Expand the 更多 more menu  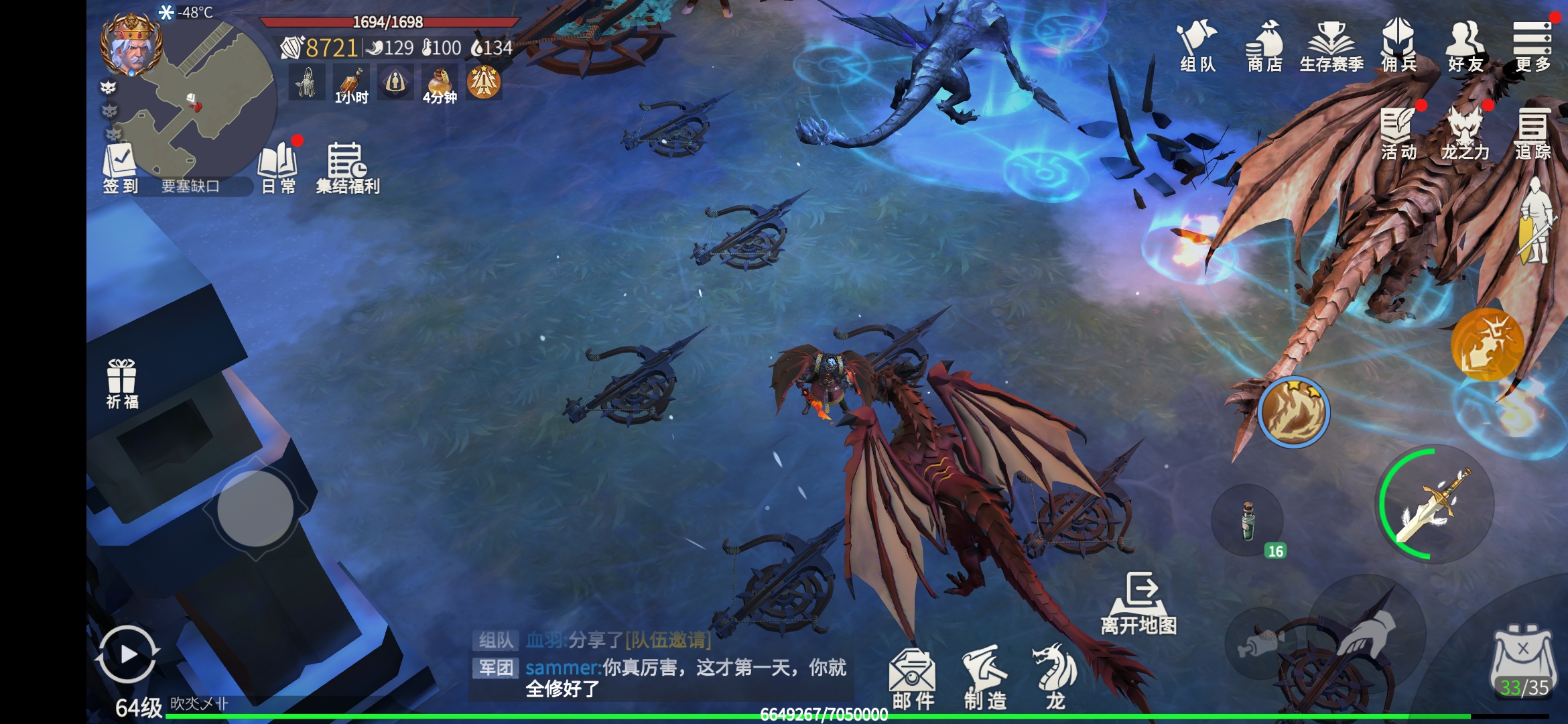pos(1532,44)
